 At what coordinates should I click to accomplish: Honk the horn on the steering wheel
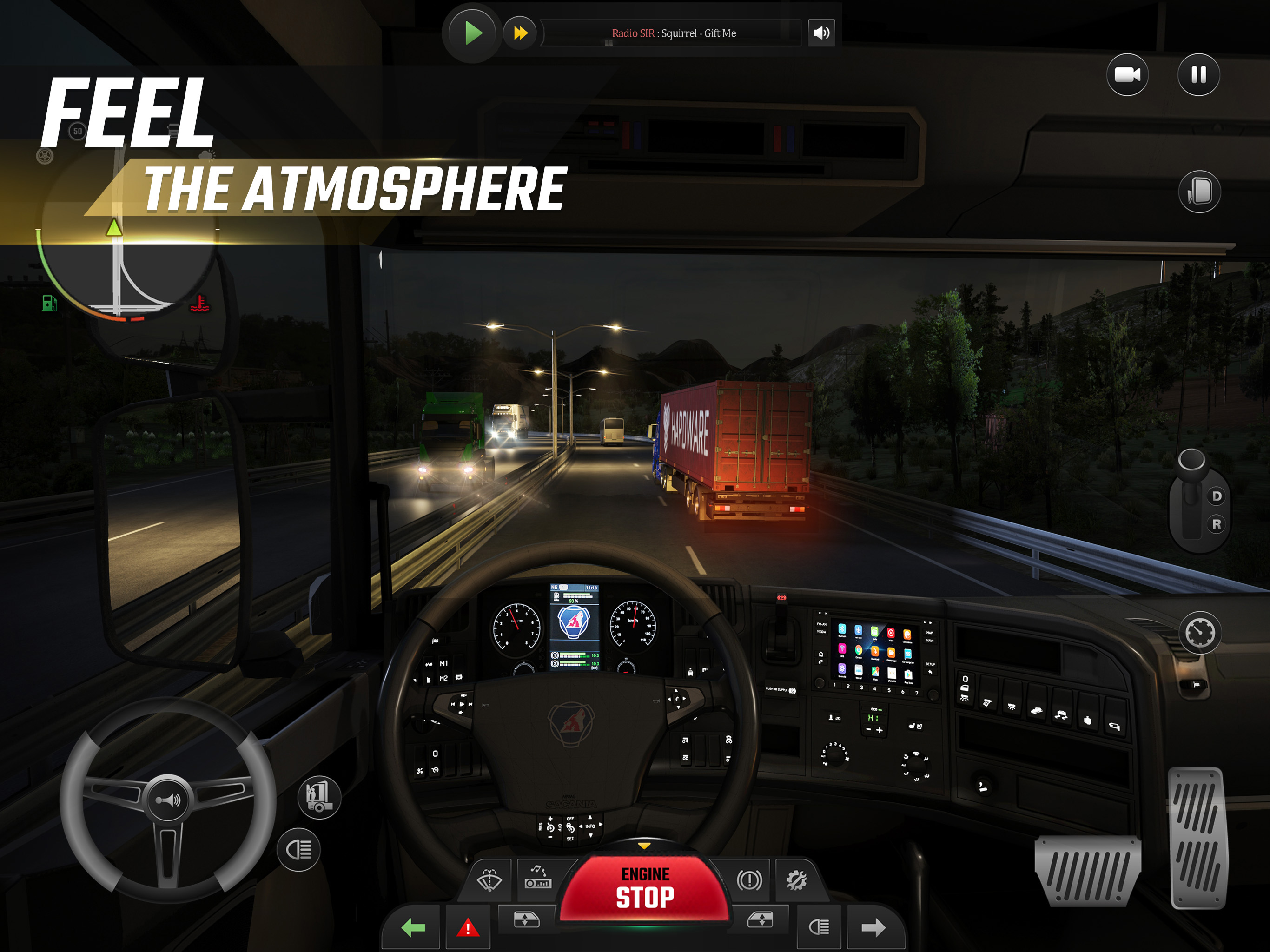168,799
